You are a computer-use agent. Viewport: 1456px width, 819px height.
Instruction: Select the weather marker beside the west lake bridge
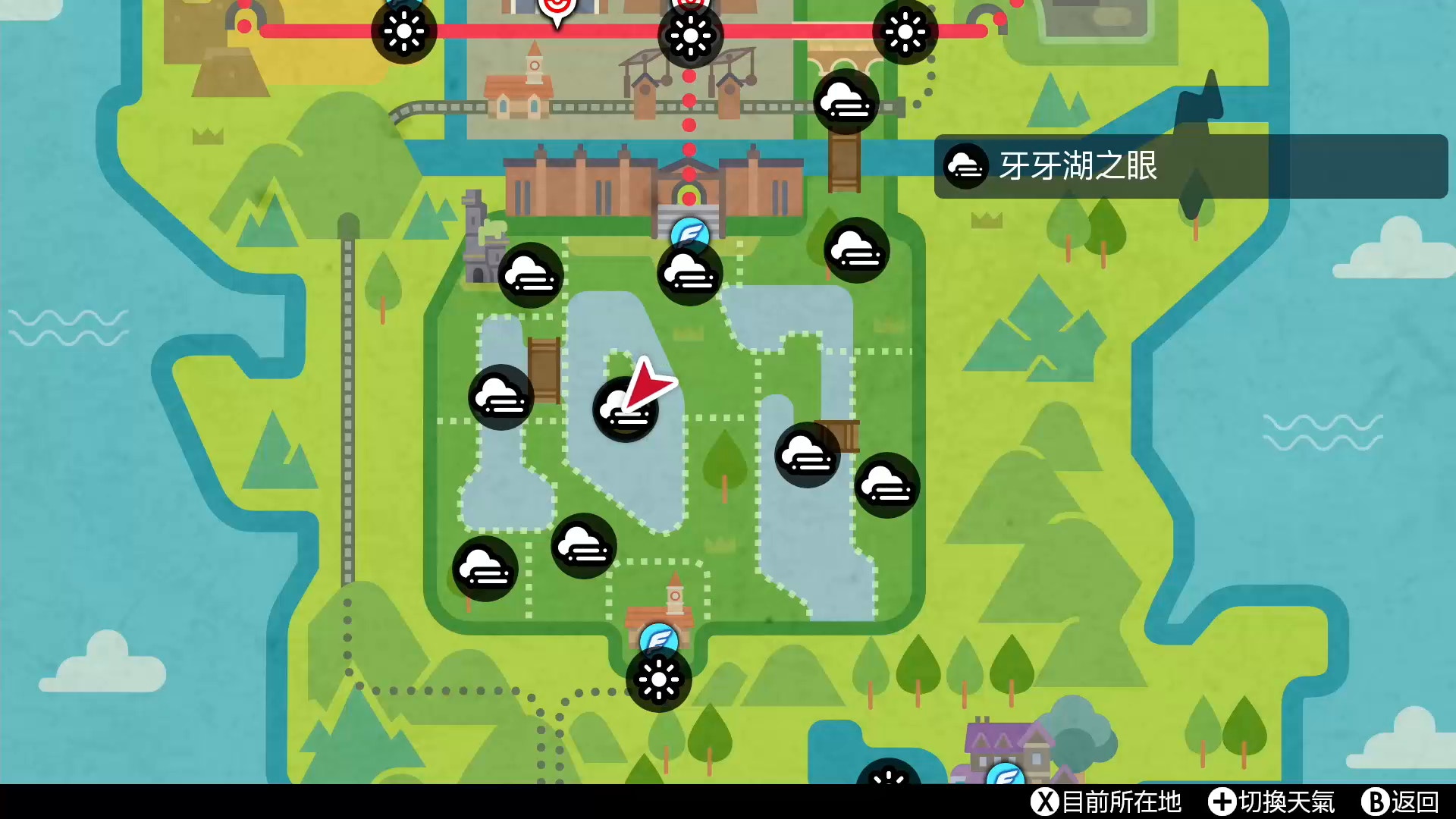[x=500, y=397]
